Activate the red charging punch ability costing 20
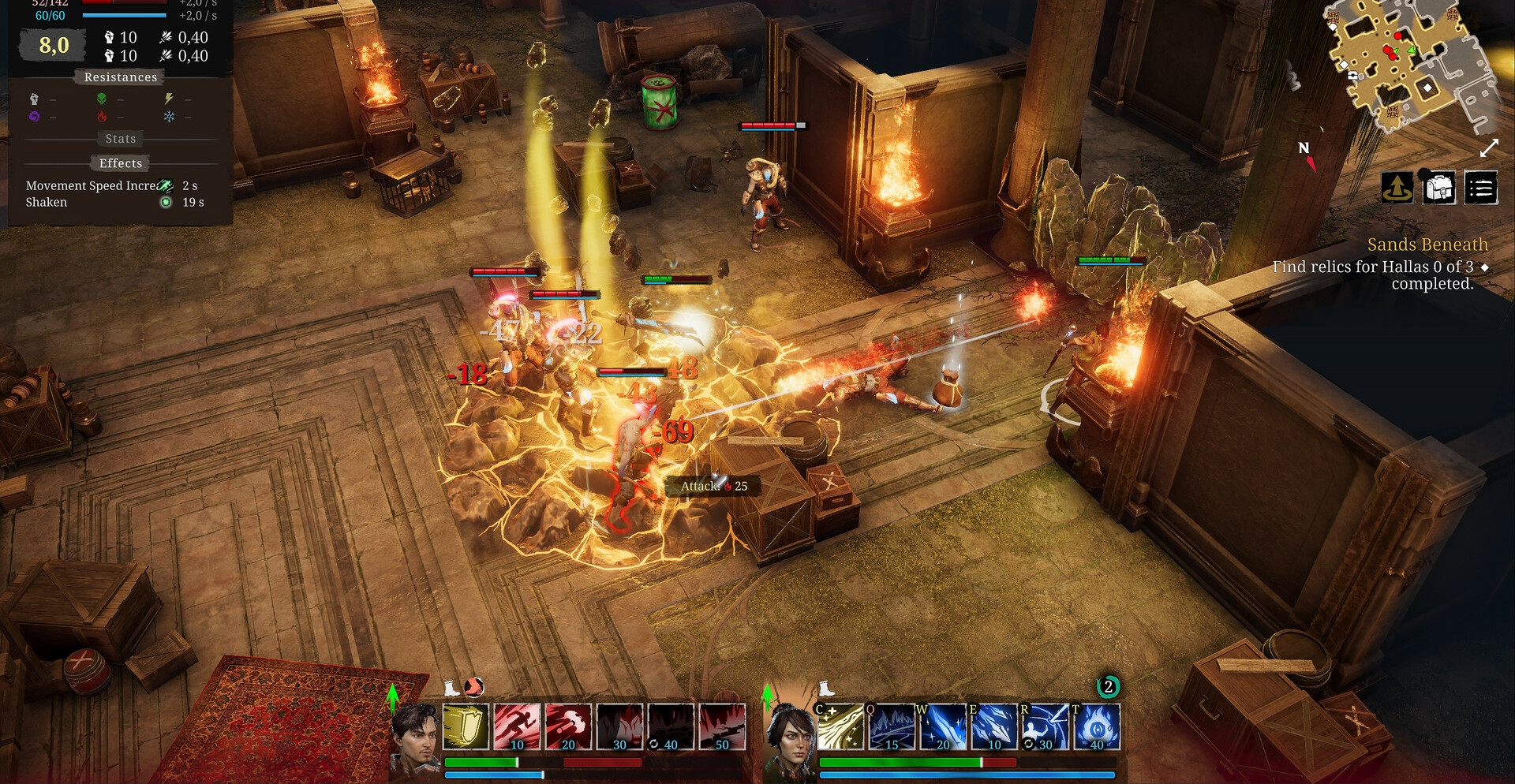 [x=568, y=726]
